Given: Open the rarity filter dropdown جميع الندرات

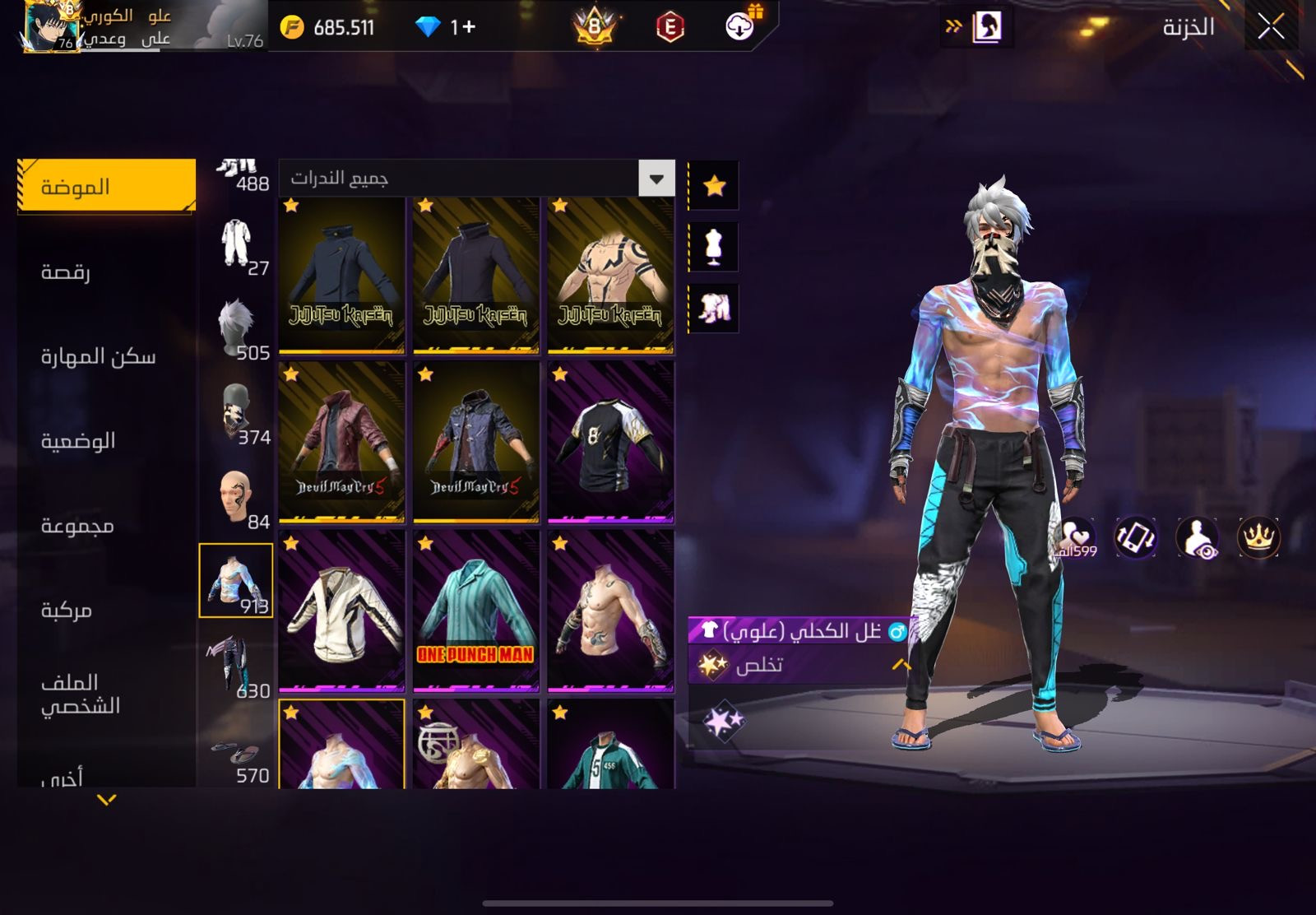Looking at the screenshot, I should 656,179.
